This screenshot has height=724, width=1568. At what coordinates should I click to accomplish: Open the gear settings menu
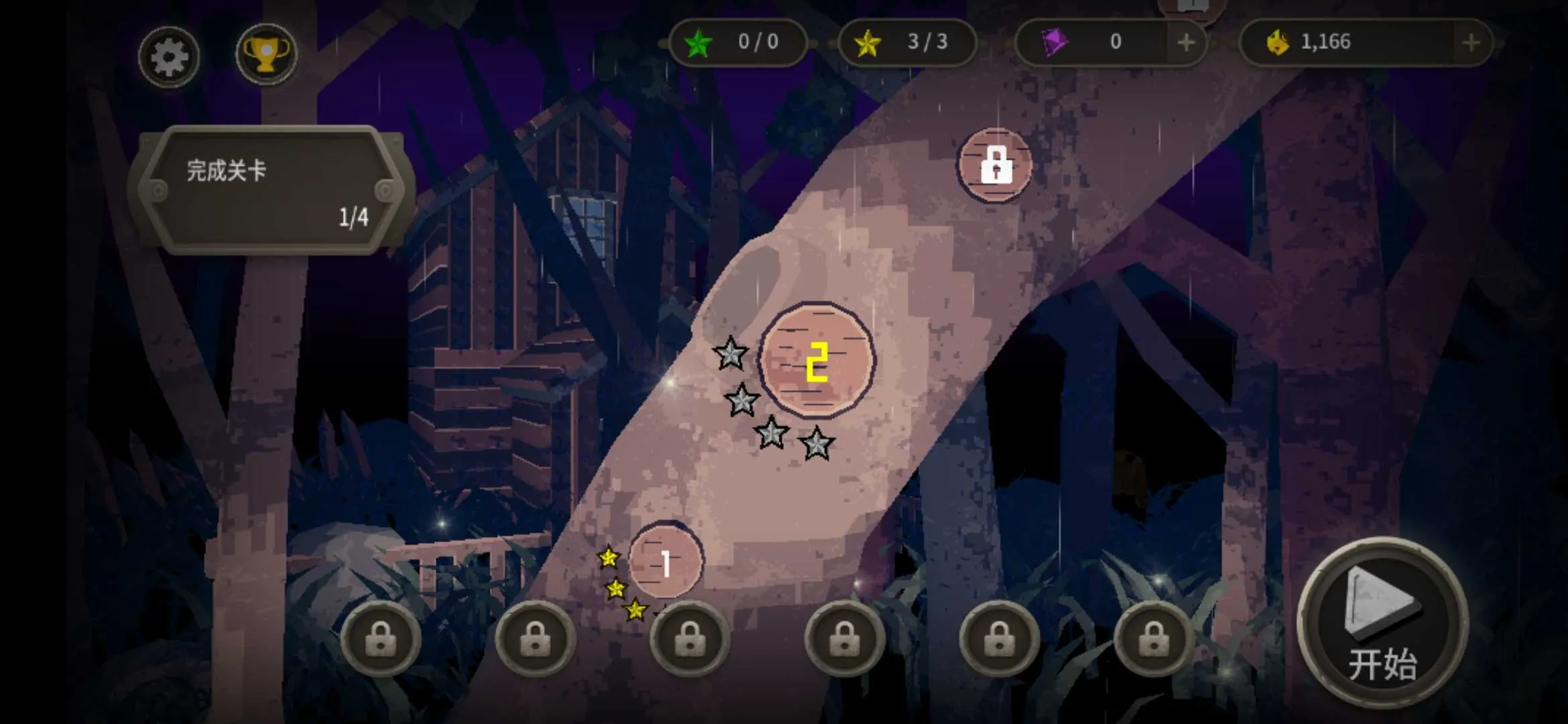168,57
